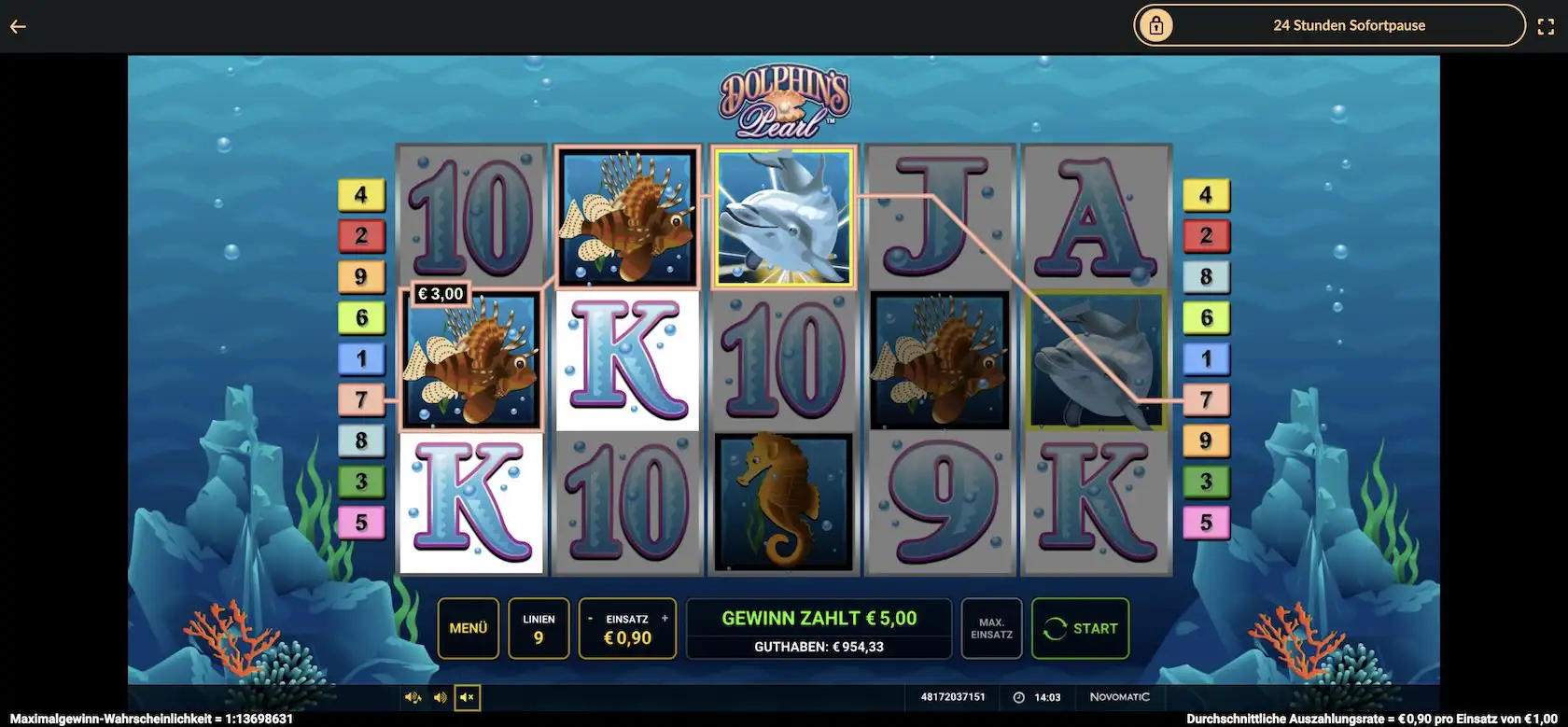The width and height of the screenshot is (1568, 727).
Task: Toggle payline 5 at bottom left
Action: (x=361, y=522)
